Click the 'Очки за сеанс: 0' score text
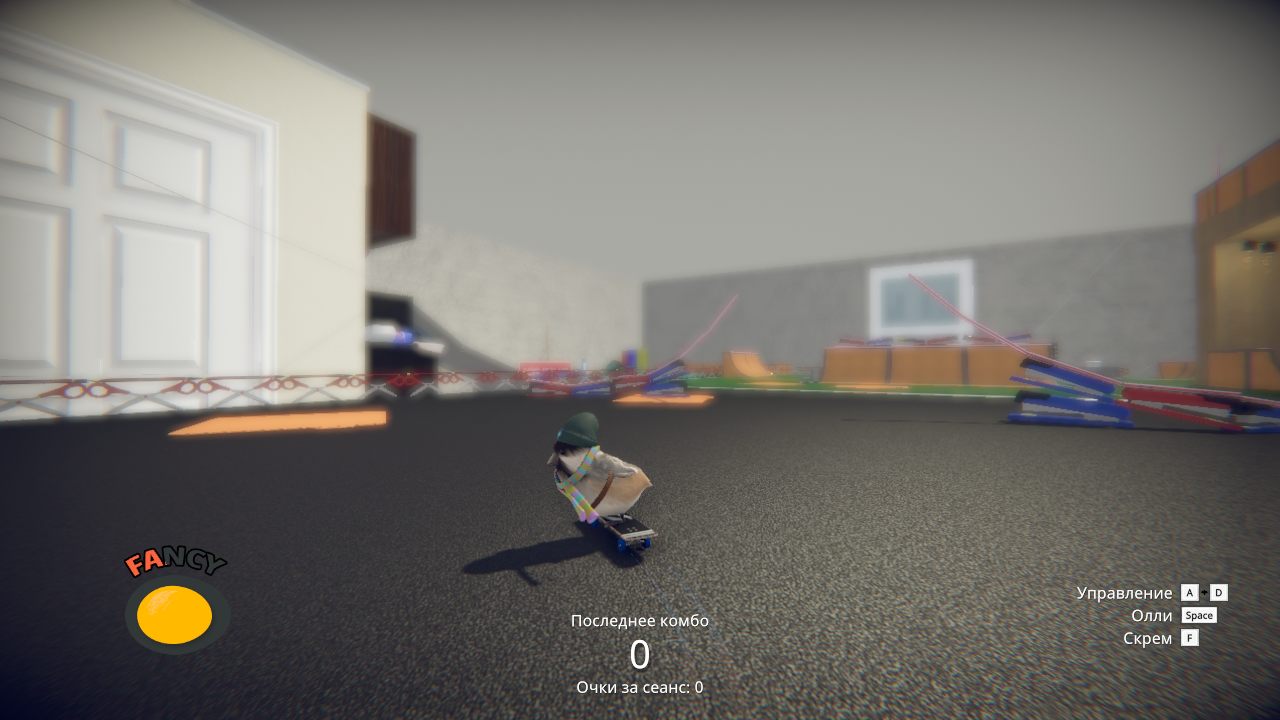Image resolution: width=1280 pixels, height=720 pixels. (638, 687)
